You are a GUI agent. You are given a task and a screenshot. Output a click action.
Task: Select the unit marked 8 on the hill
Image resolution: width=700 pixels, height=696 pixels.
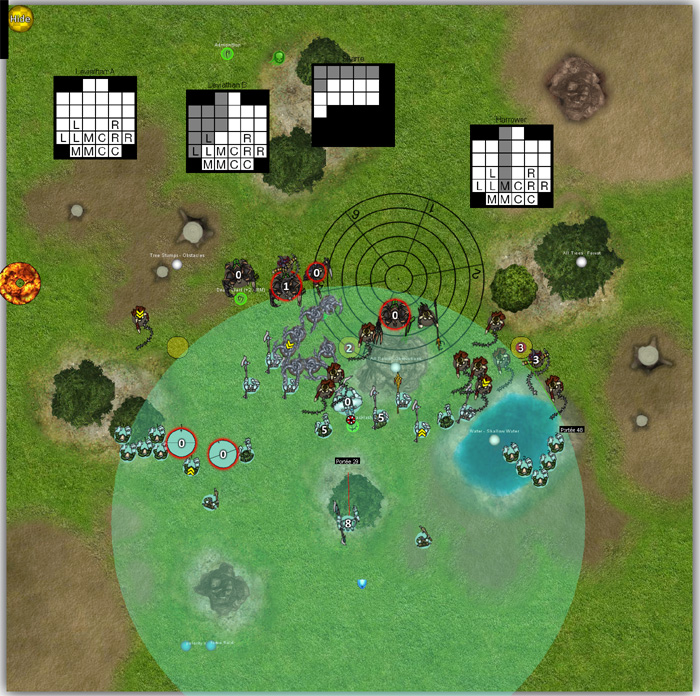pyautogui.click(x=346, y=522)
